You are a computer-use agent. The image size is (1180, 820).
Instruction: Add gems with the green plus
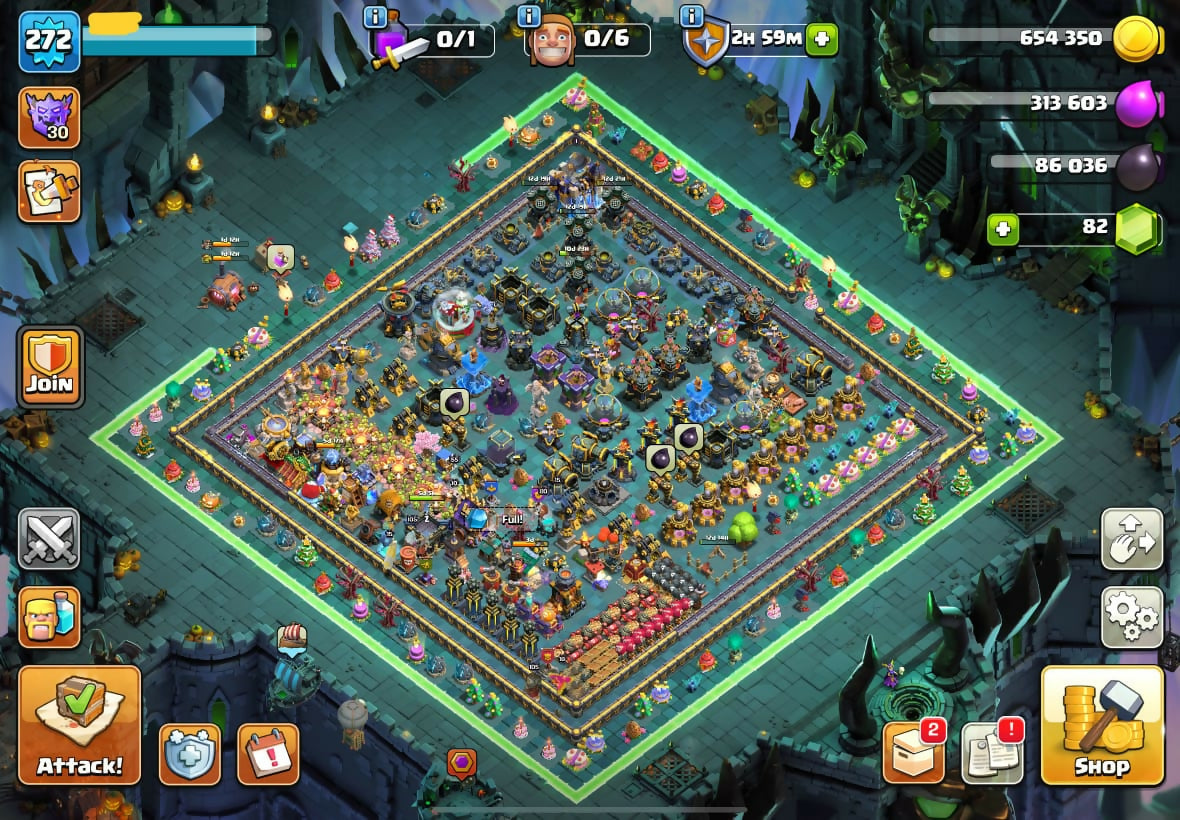(1003, 229)
